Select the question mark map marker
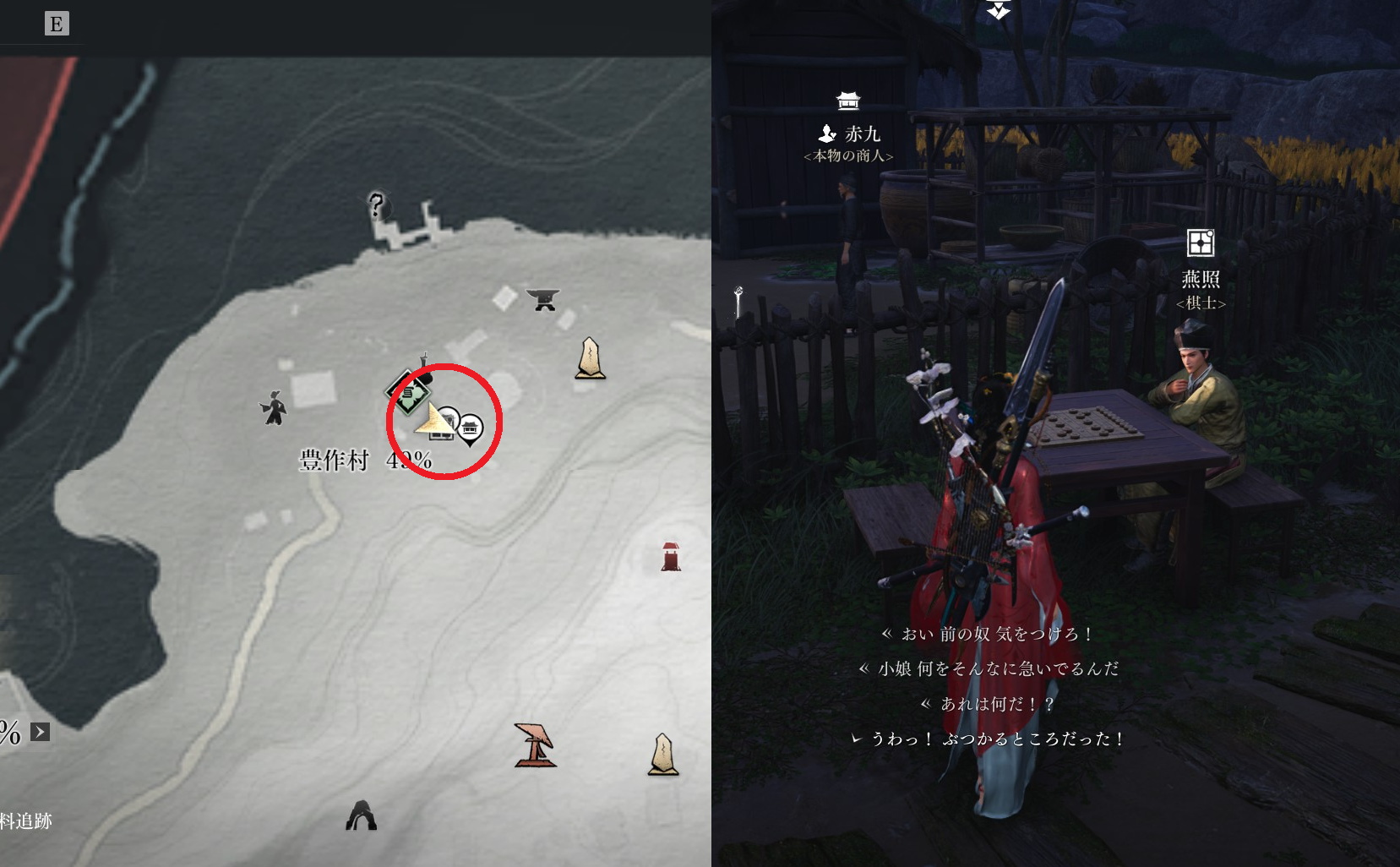1400x867 pixels. [377, 204]
